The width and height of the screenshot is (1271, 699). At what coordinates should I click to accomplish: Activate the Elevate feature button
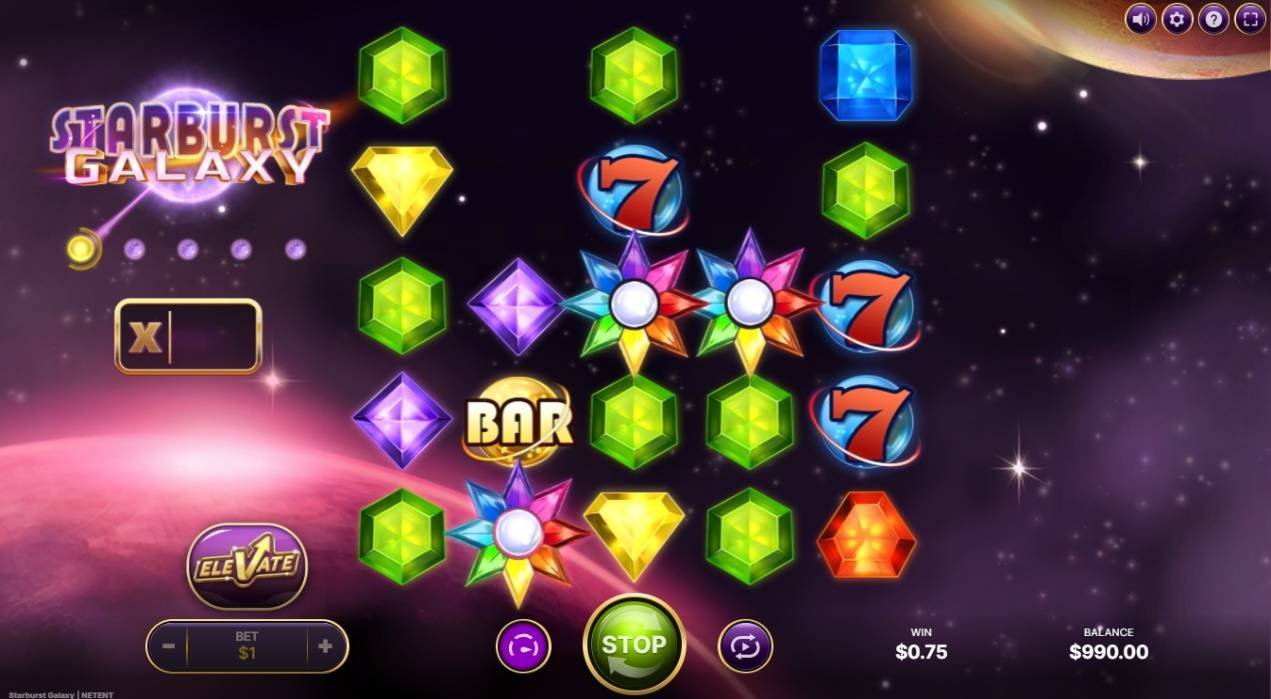pos(246,565)
